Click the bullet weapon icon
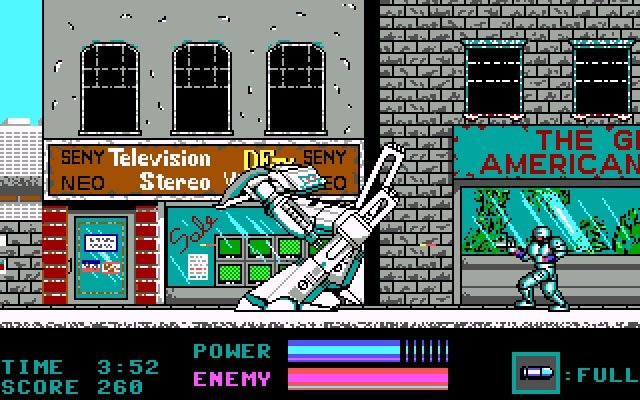Viewport: 640px width, 400px height. [x=536, y=373]
